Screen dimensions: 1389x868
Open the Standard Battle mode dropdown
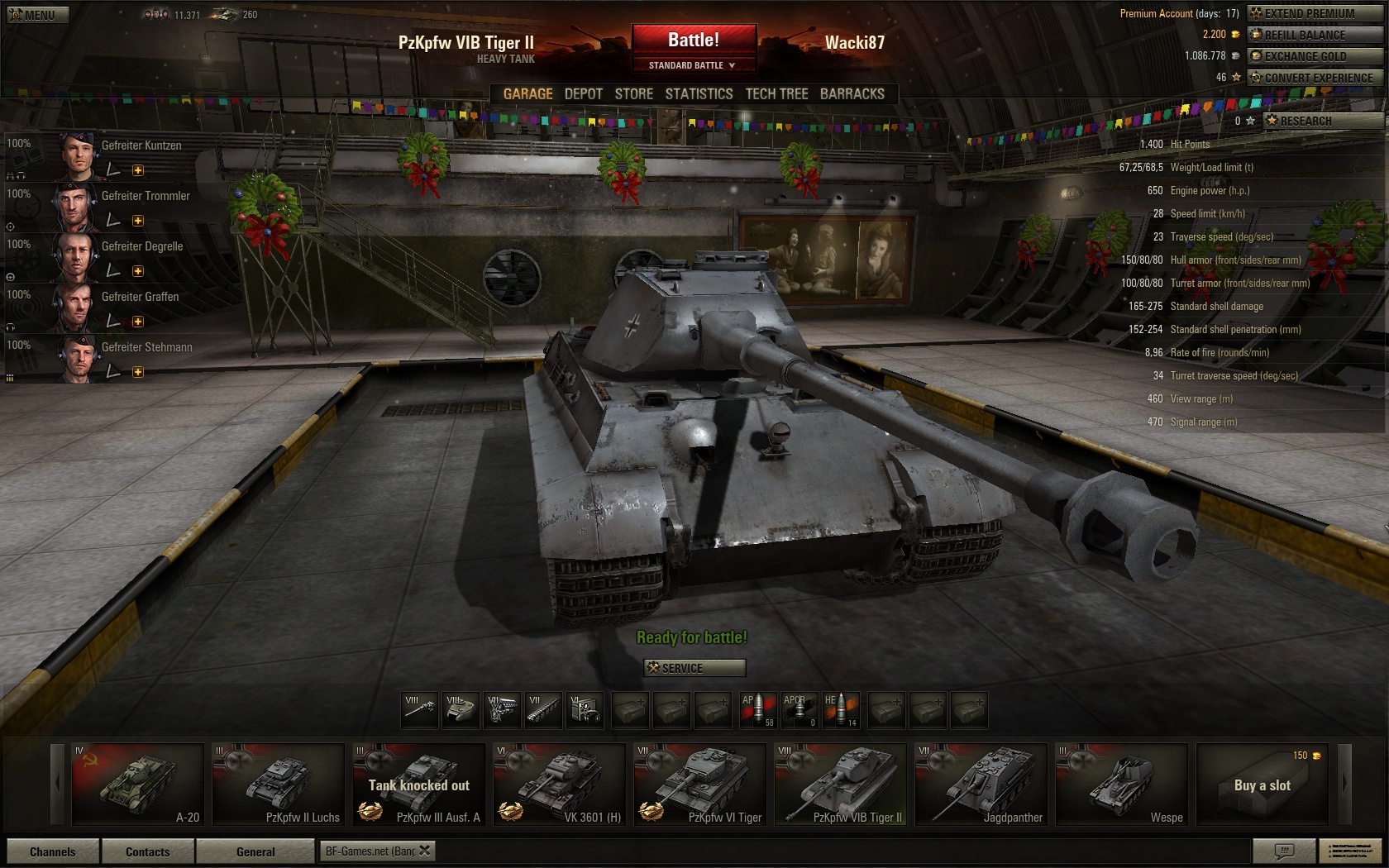click(x=693, y=65)
